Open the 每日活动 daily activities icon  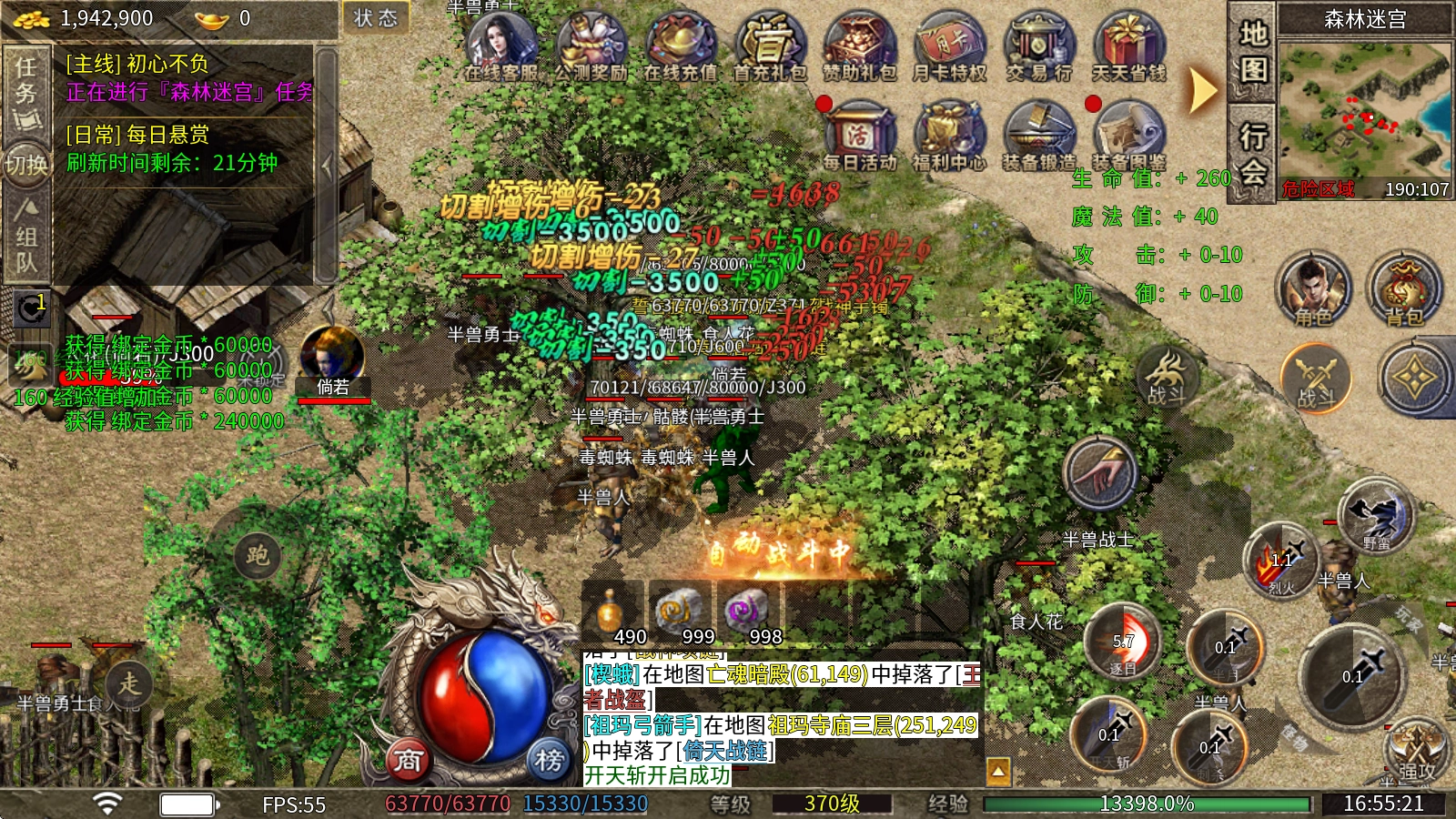click(x=859, y=136)
